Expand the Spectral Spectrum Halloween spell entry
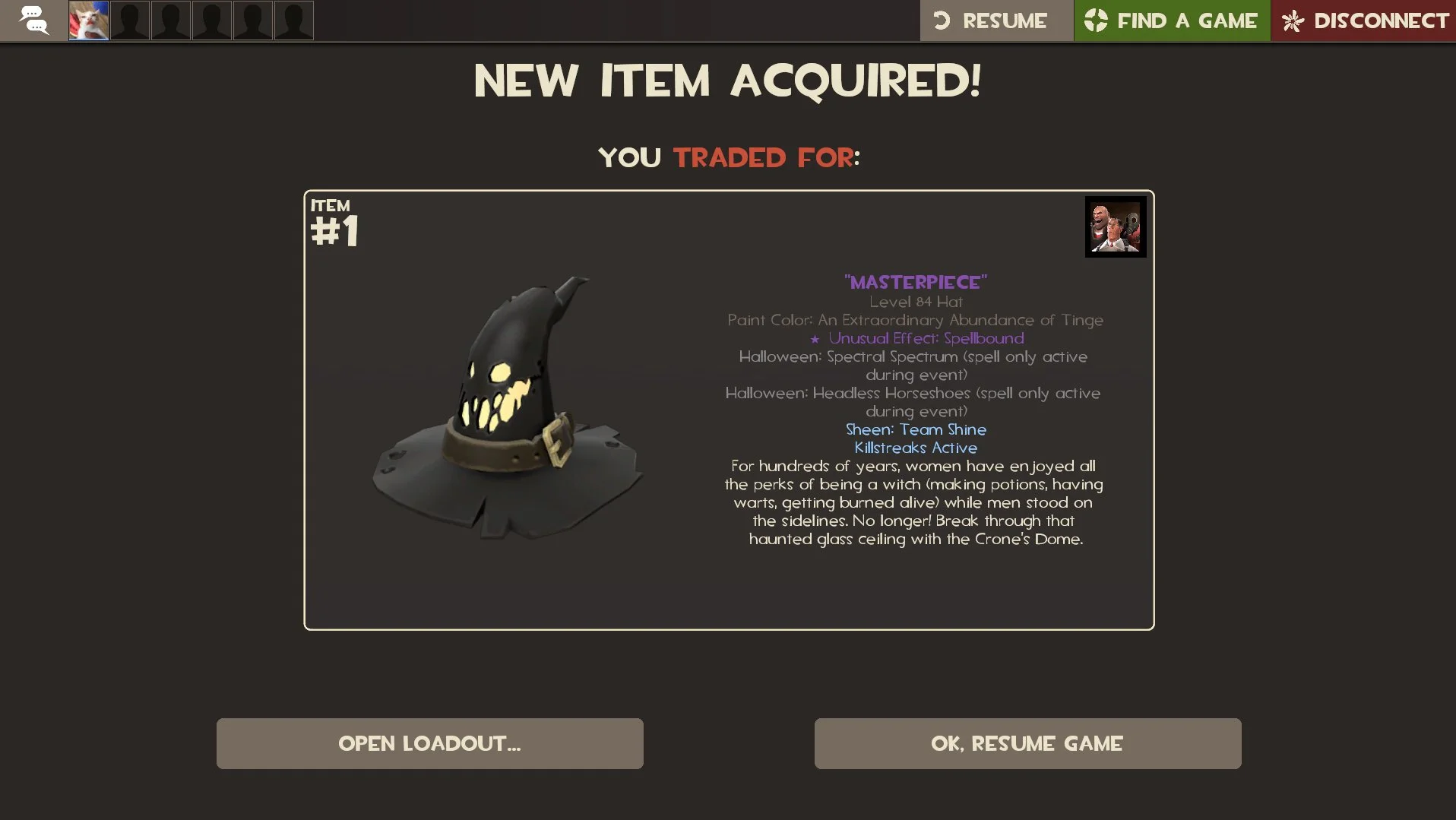The image size is (1456, 820). pos(913,356)
